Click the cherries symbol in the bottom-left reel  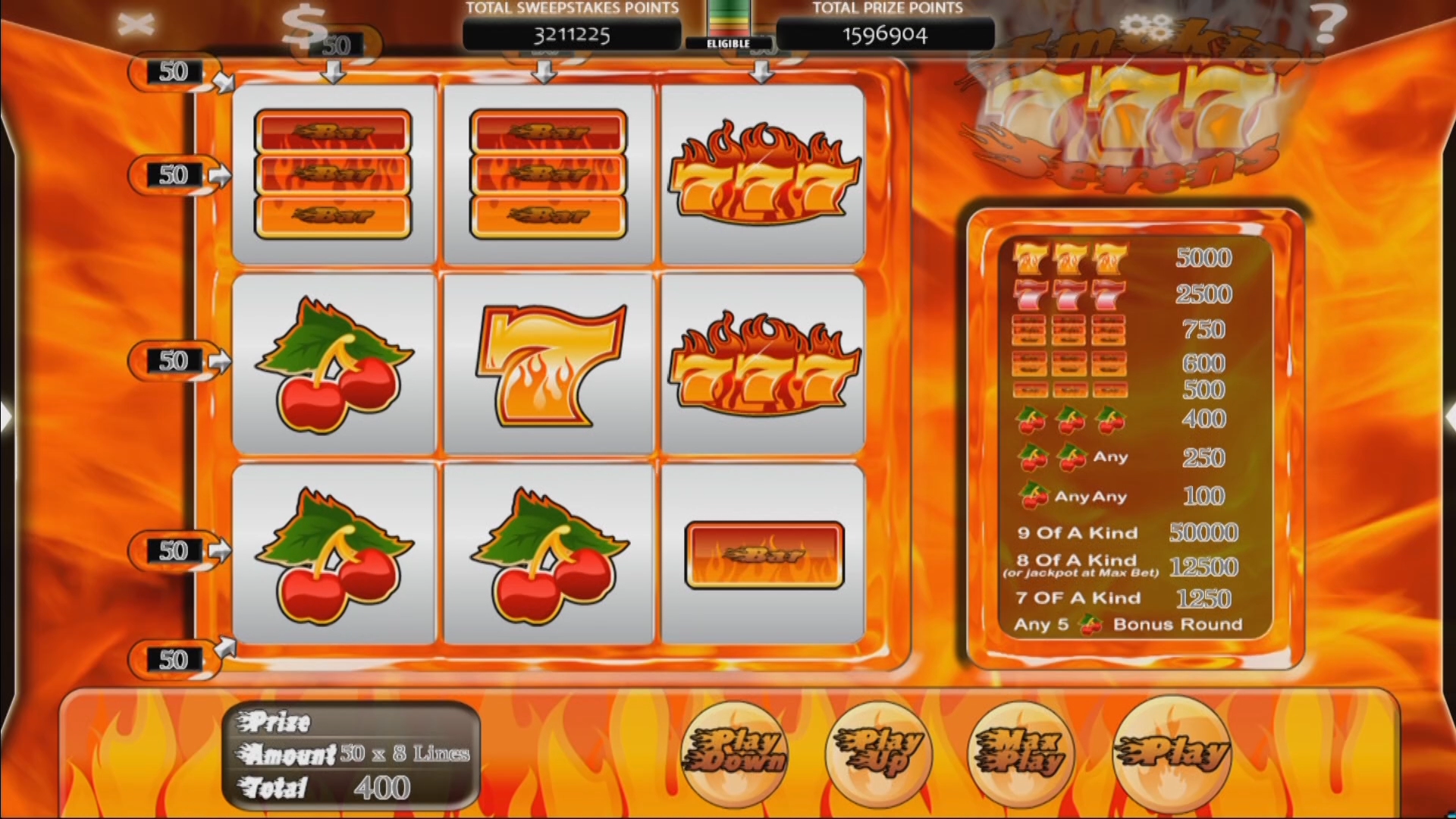(x=334, y=554)
